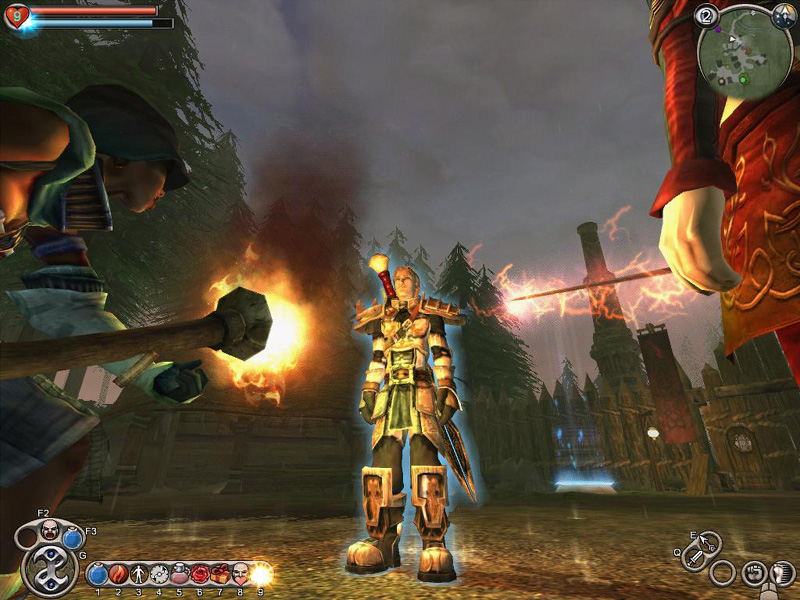
Task: Click the green quest marker on minimap
Action: point(742,78)
